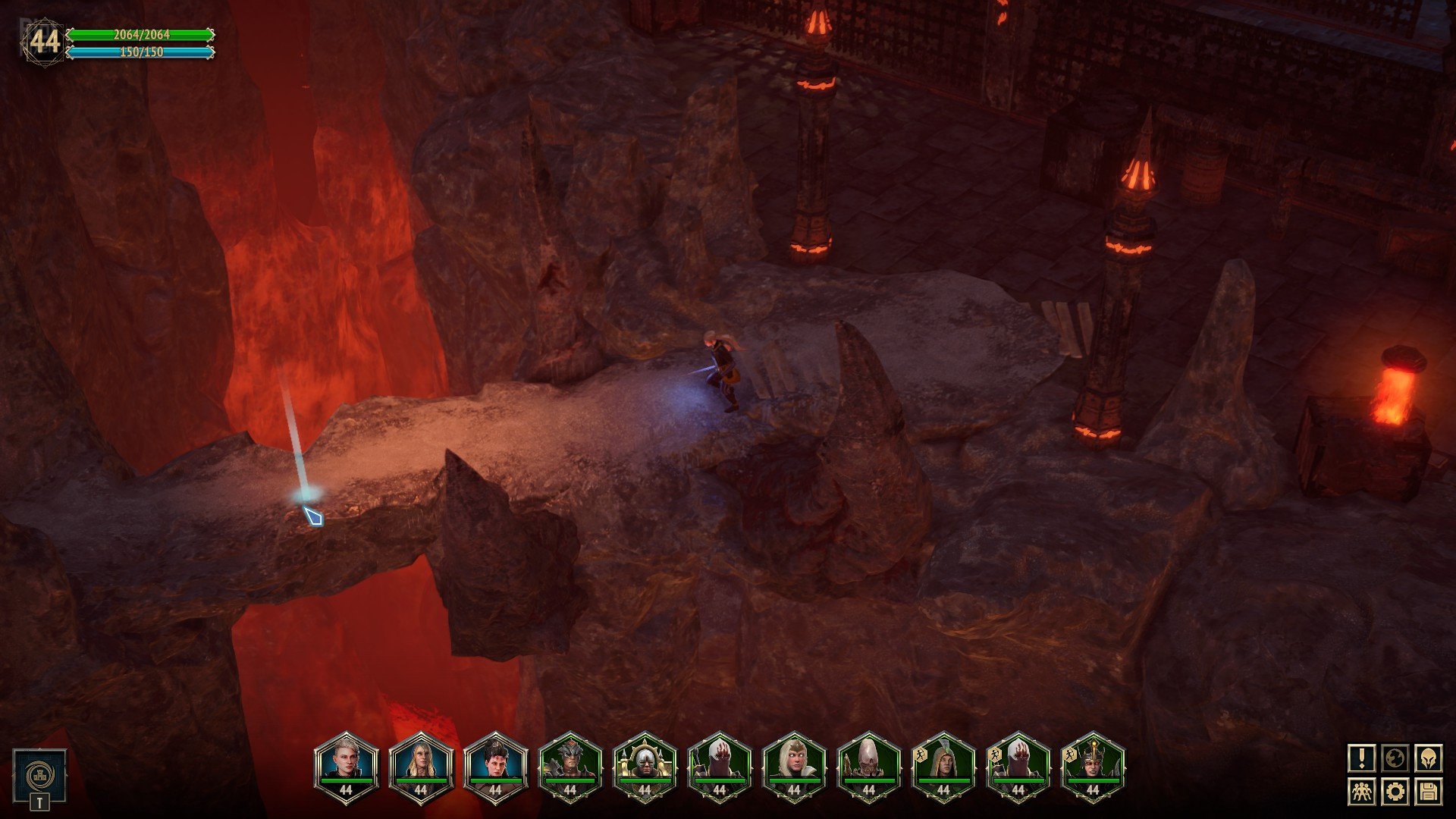
Task: Select the short-haired blonde woman portrait
Action: click(x=346, y=765)
